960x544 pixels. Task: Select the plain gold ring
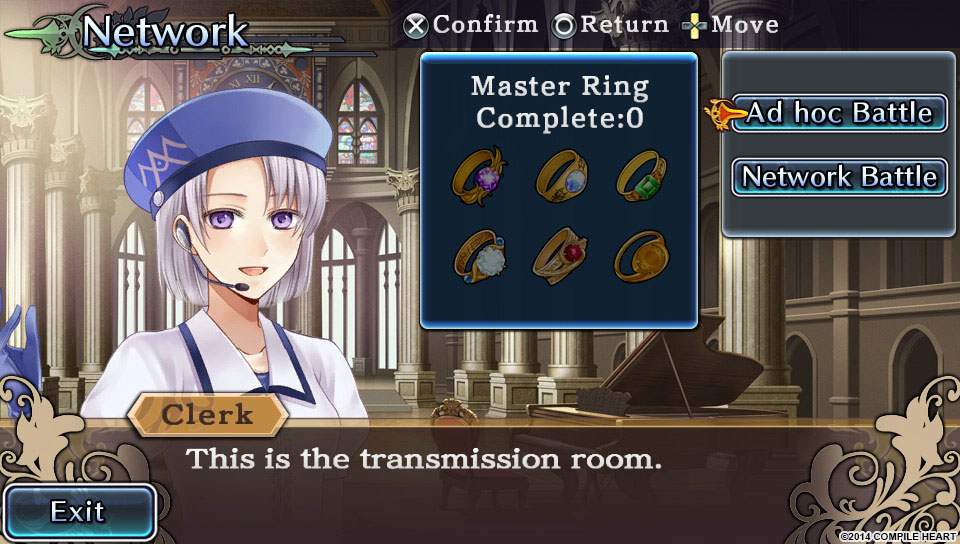[641, 255]
